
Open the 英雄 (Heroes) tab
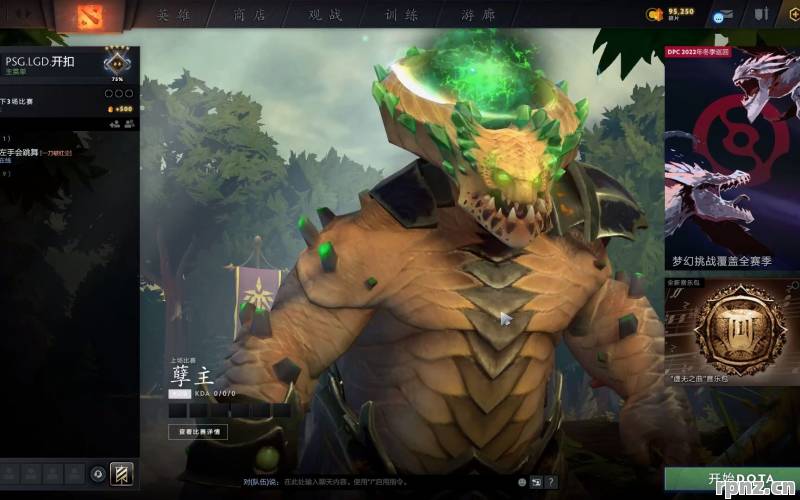coord(174,15)
